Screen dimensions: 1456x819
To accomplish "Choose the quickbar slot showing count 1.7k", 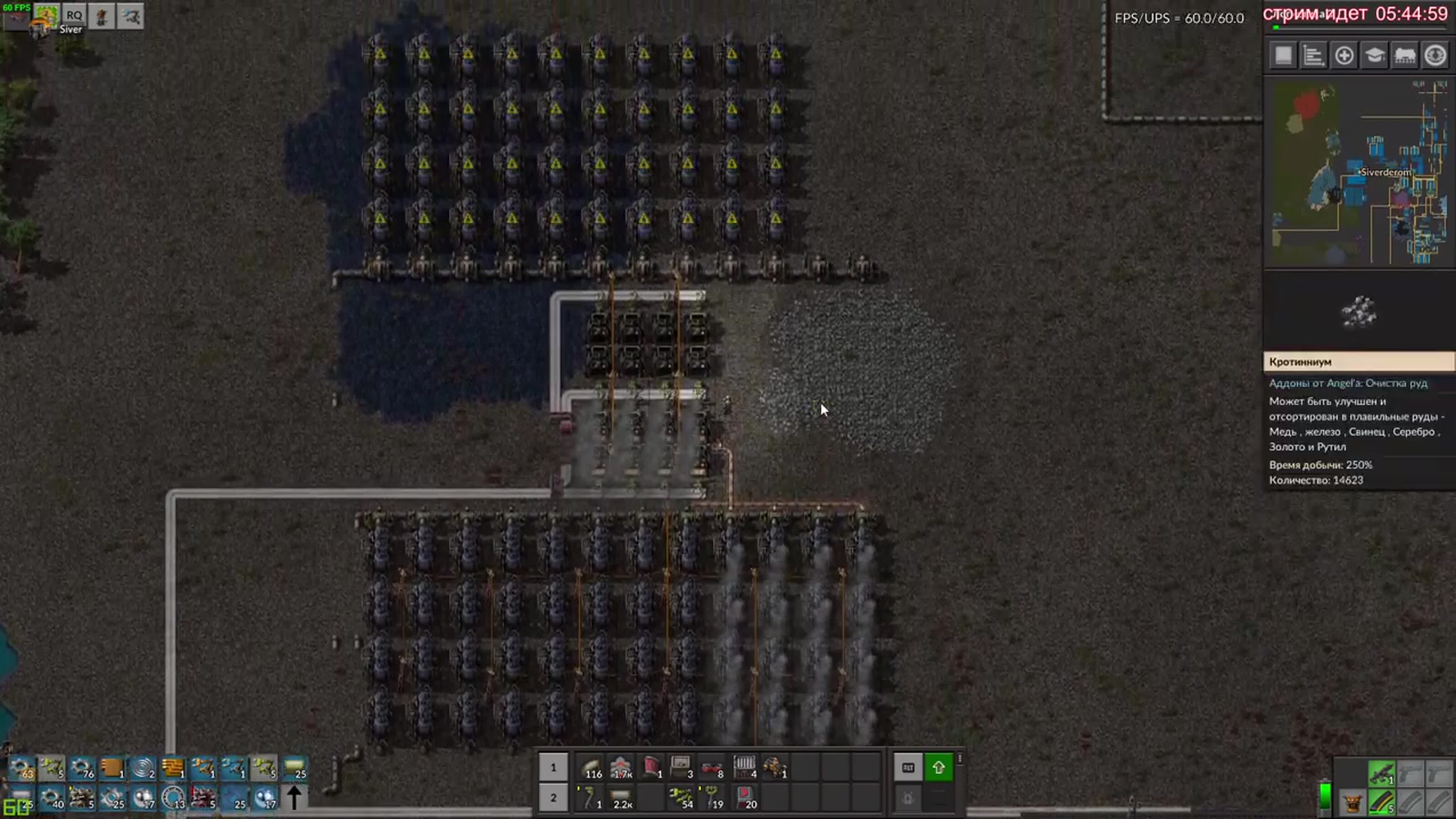I will [x=621, y=767].
